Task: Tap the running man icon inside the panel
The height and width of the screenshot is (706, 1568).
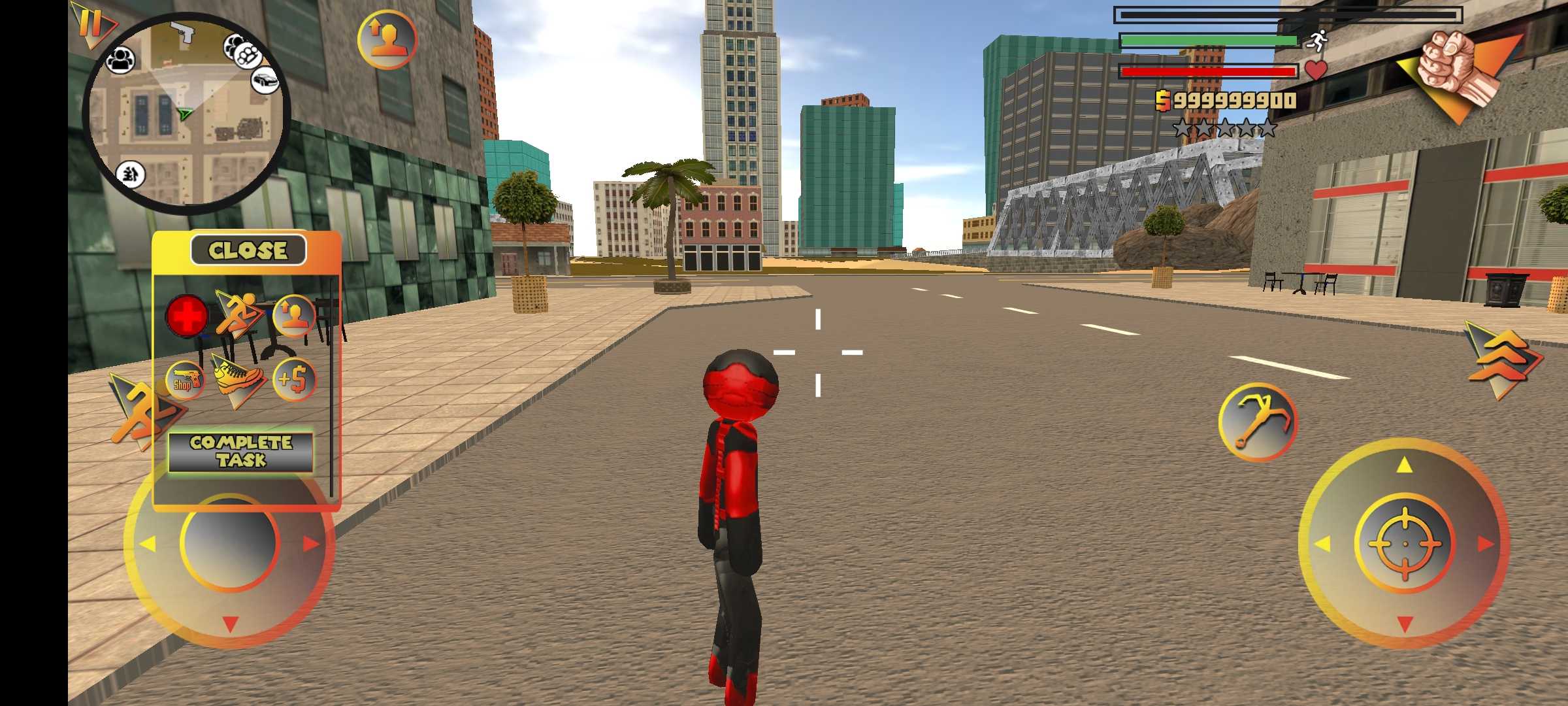Action: pyautogui.click(x=238, y=315)
